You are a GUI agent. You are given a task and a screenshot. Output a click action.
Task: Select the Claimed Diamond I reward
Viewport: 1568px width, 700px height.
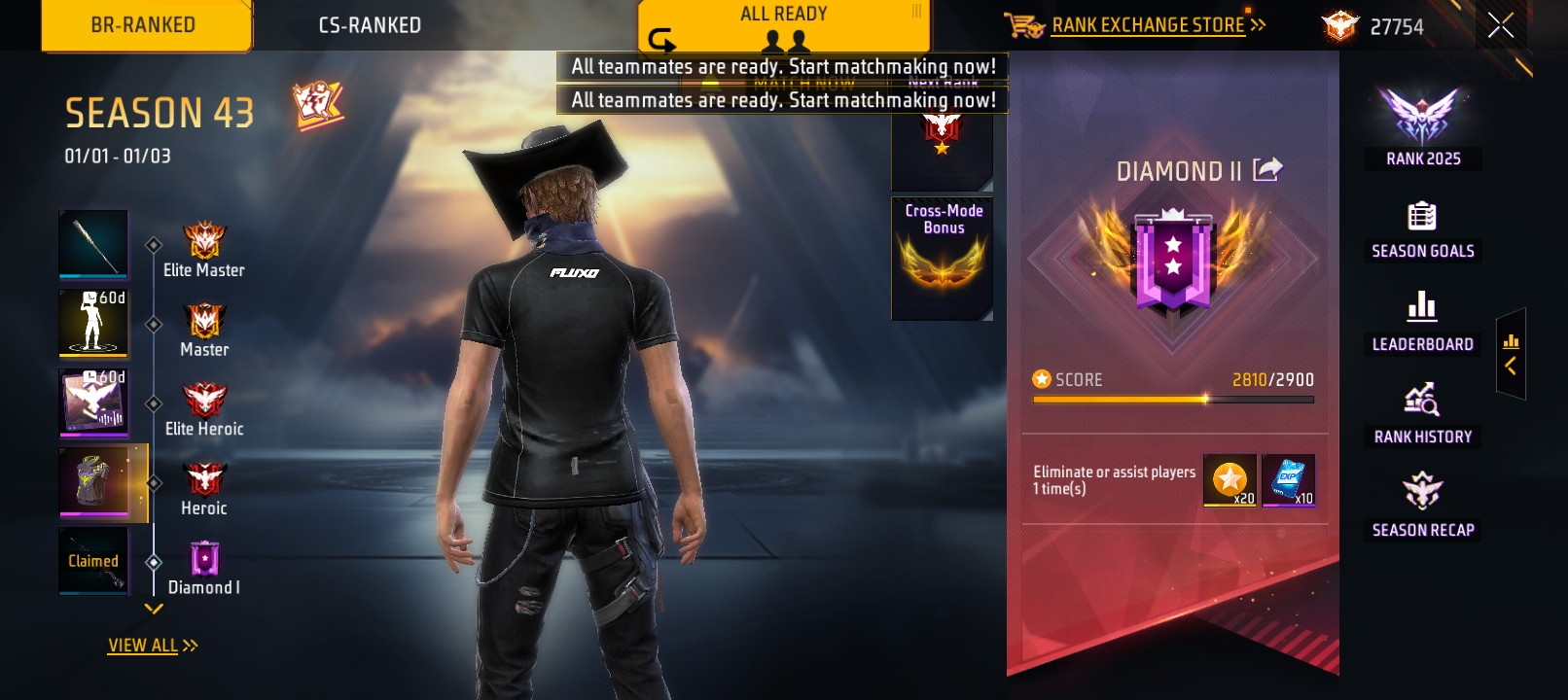point(93,560)
